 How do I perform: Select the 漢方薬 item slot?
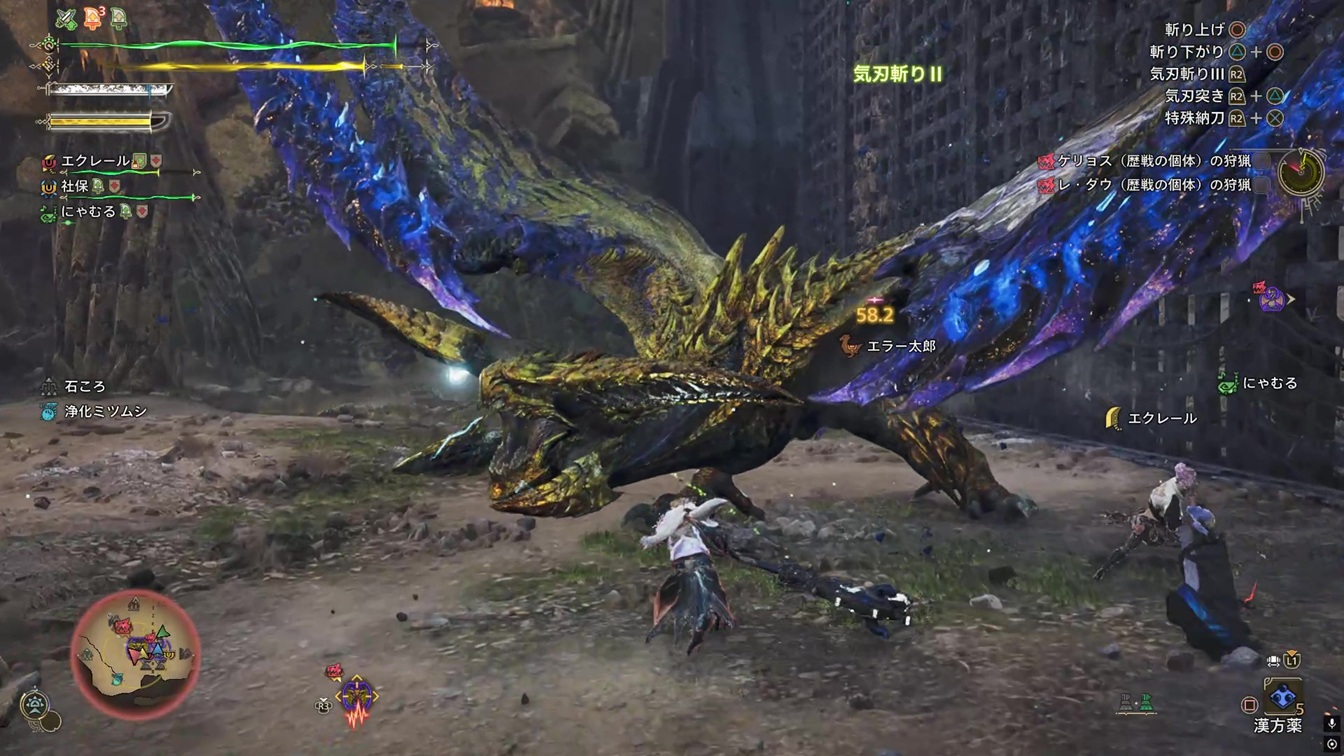pyautogui.click(x=1282, y=697)
